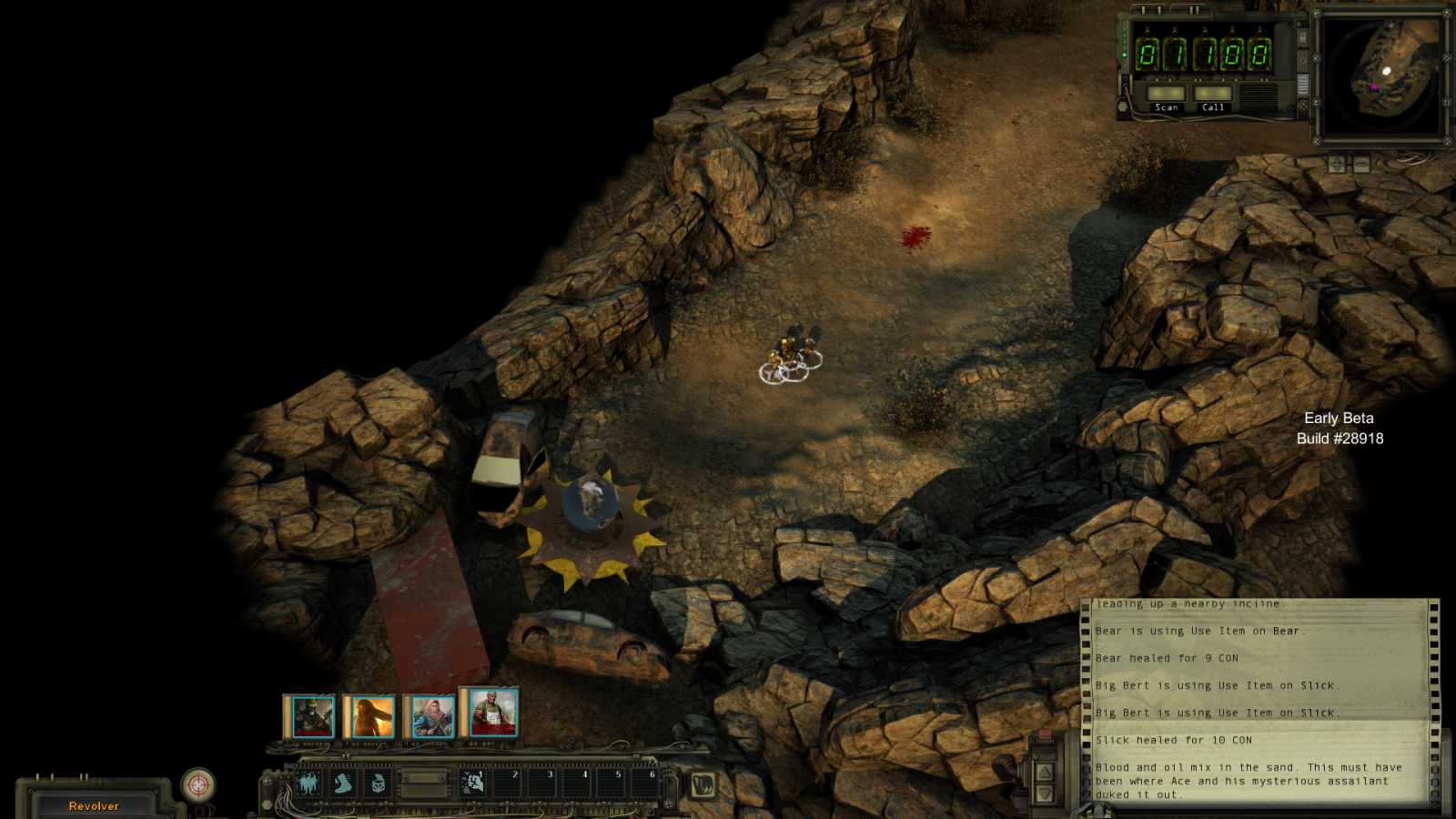
Task: Toggle the red crosshair attack button
Action: tap(197, 784)
